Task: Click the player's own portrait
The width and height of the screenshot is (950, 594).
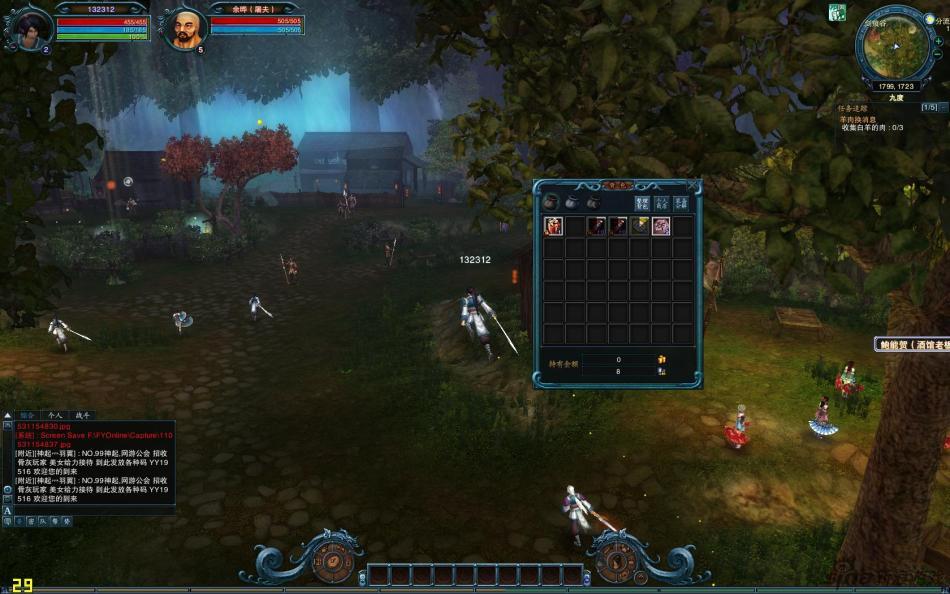Action: click(x=26, y=27)
